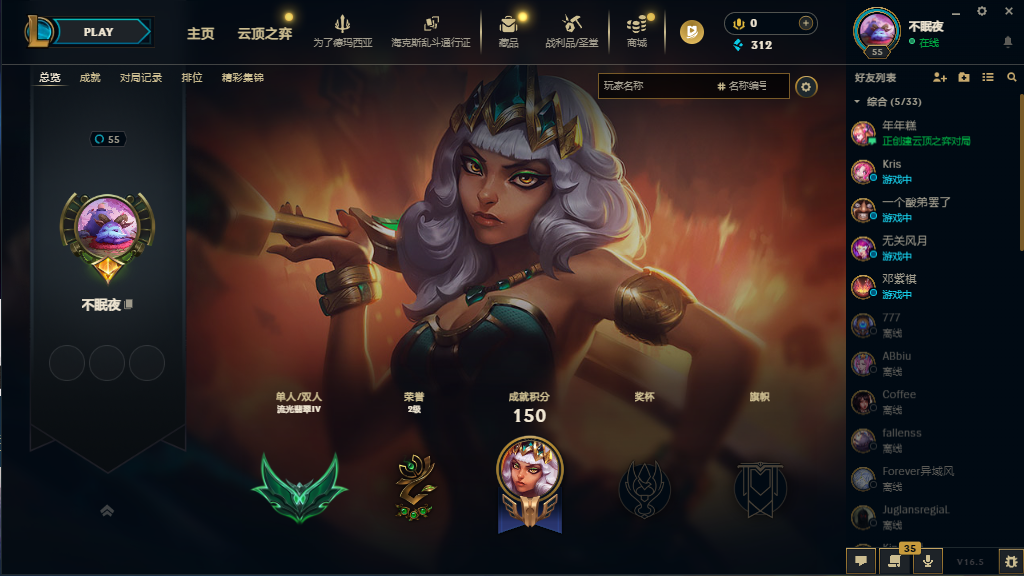
Task: Click the plus button to buy currency
Action: (805, 23)
